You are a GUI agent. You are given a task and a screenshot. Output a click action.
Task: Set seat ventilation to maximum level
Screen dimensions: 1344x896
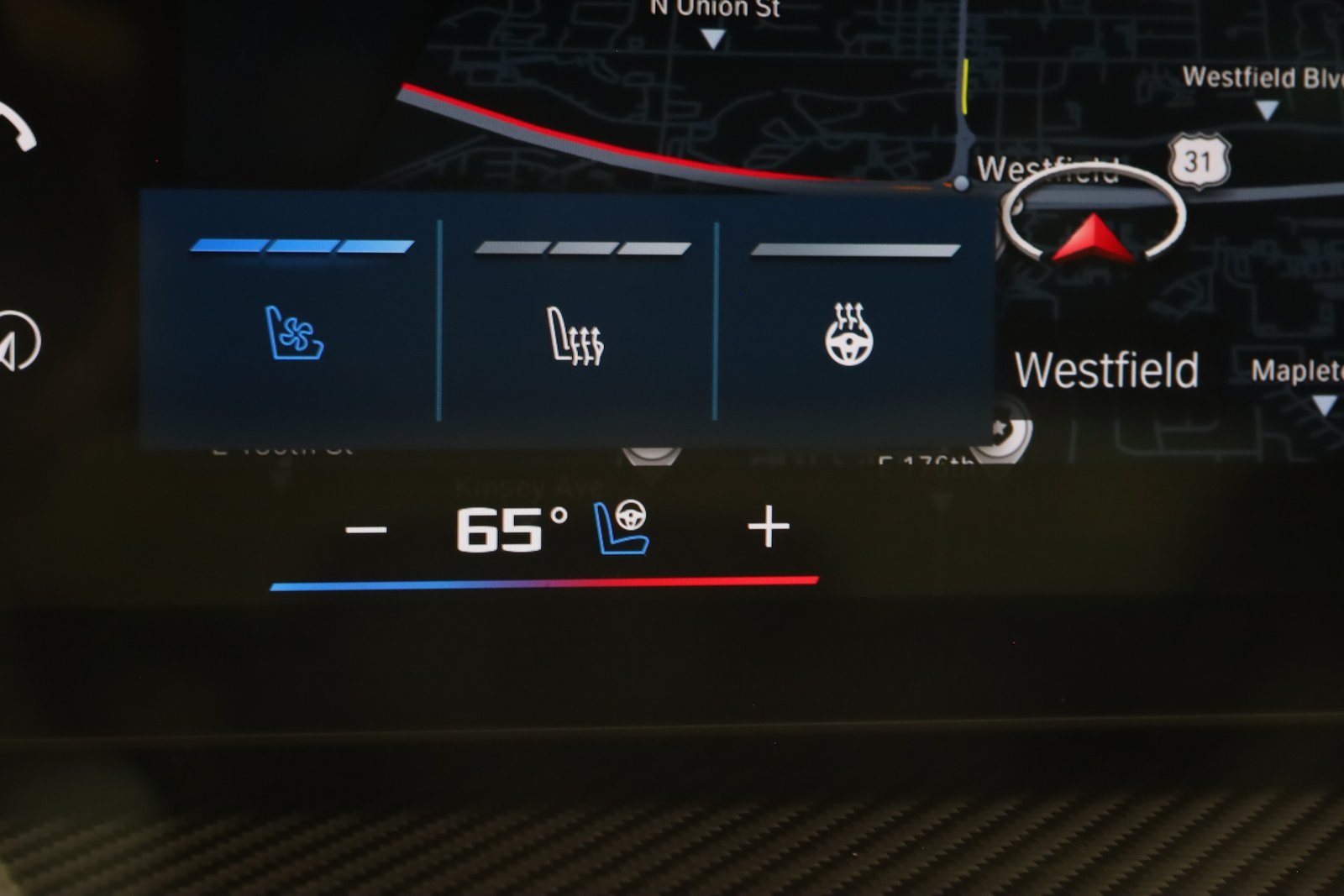coord(375,245)
